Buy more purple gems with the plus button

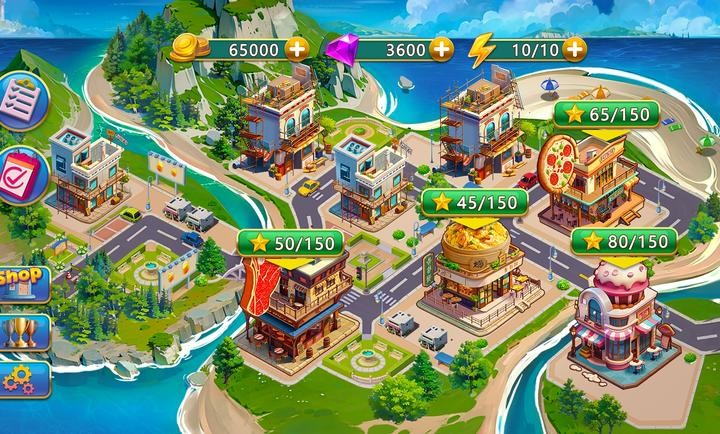click(442, 47)
